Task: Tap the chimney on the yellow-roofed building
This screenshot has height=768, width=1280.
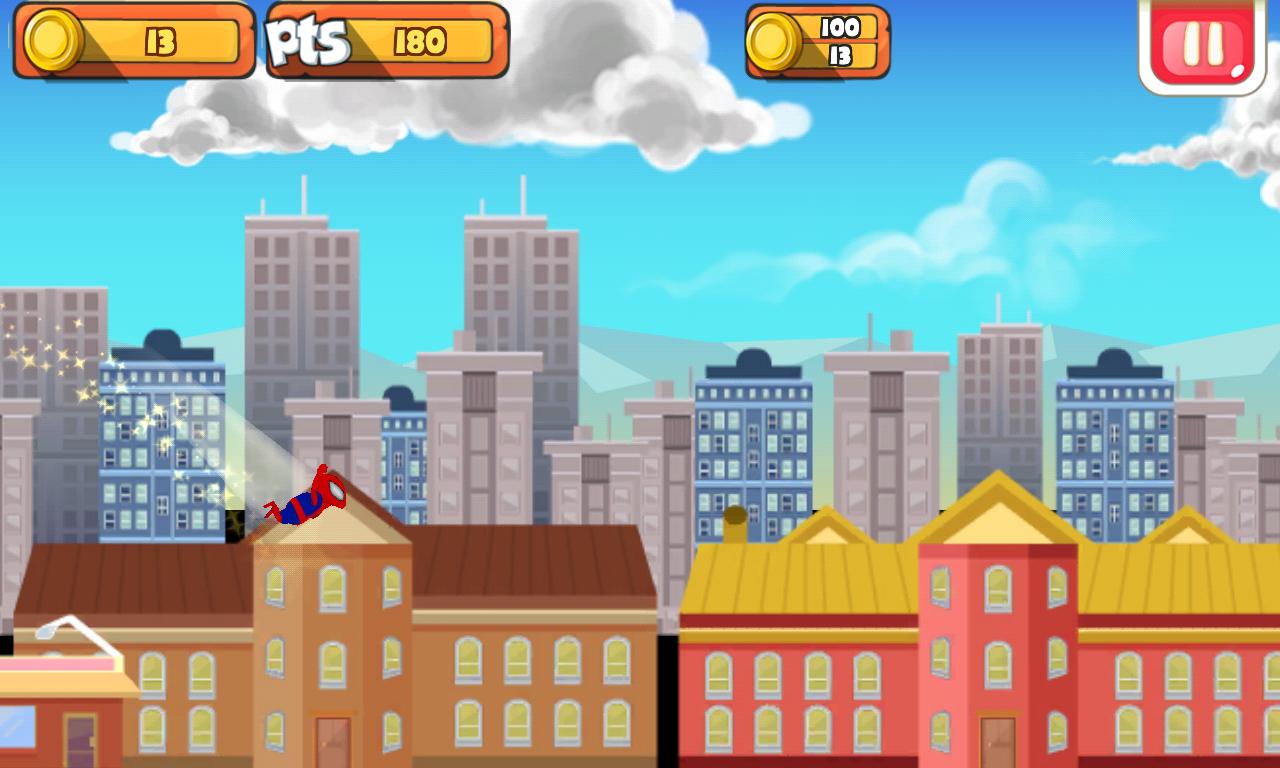Action: 737,522
